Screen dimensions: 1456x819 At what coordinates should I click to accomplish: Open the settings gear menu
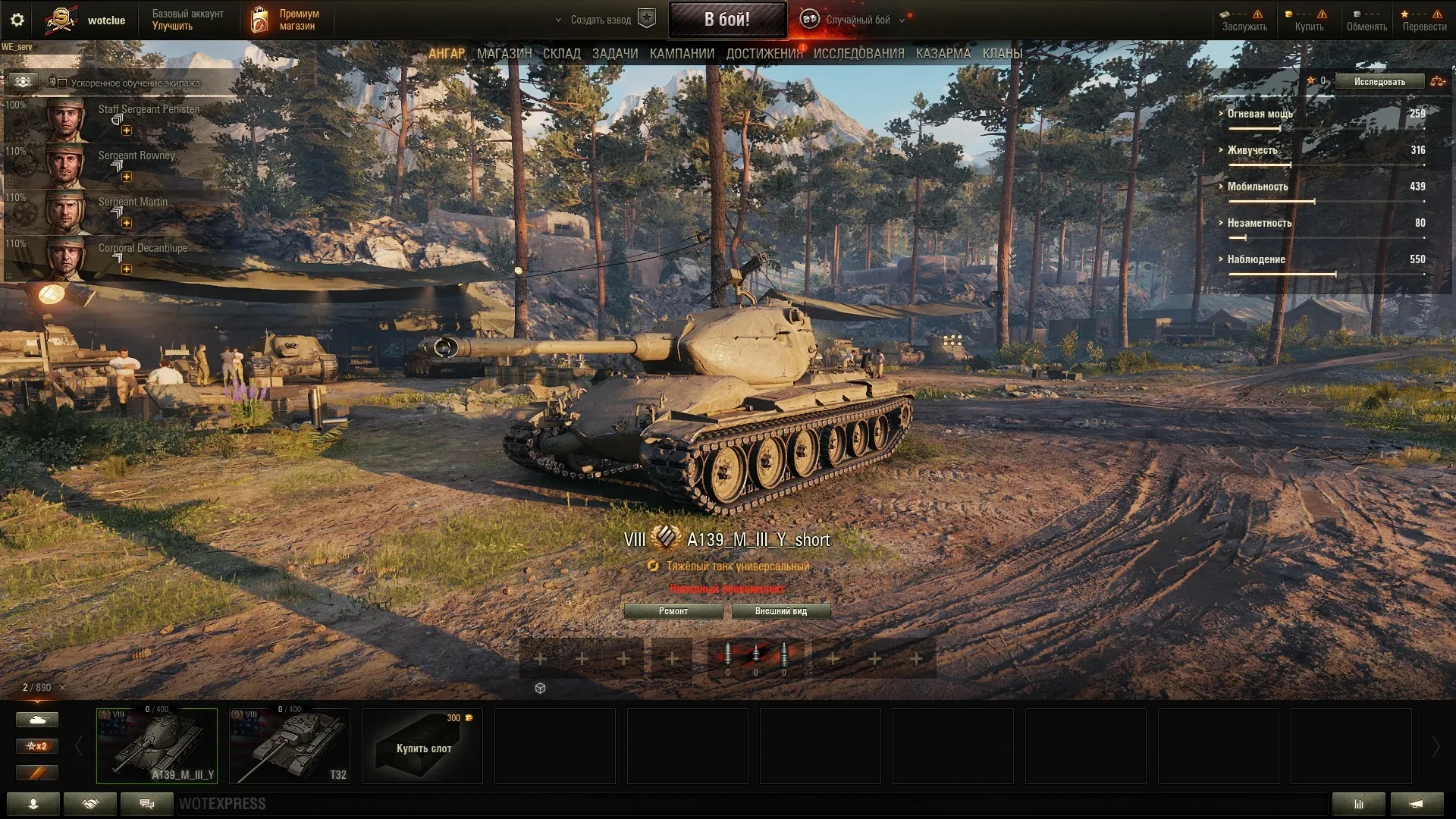[17, 20]
